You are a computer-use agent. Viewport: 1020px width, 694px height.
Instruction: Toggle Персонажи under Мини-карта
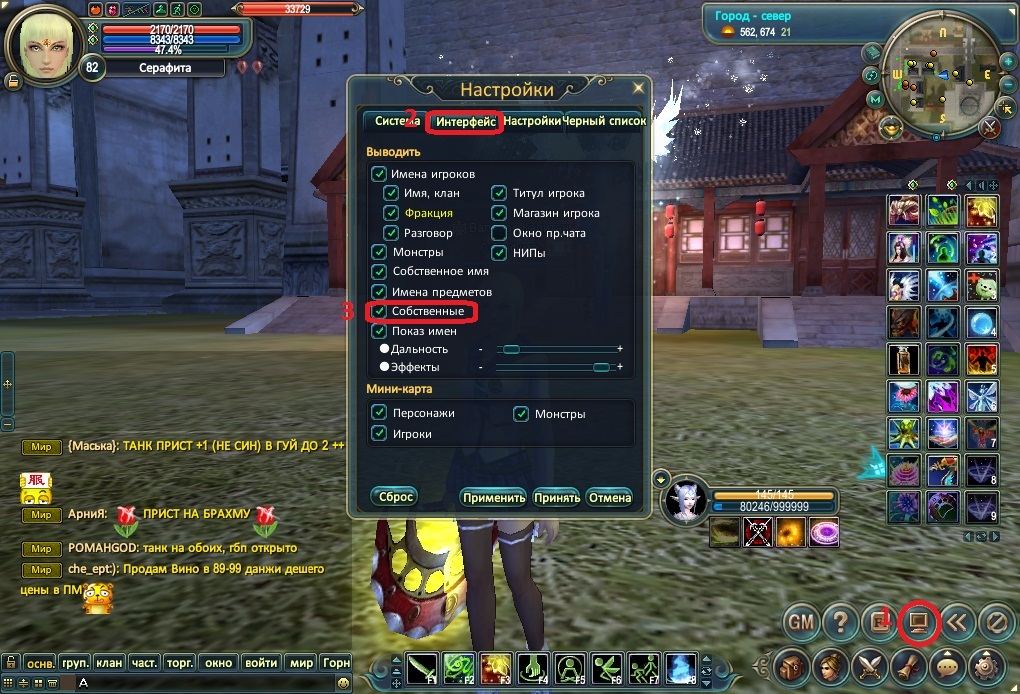point(379,412)
